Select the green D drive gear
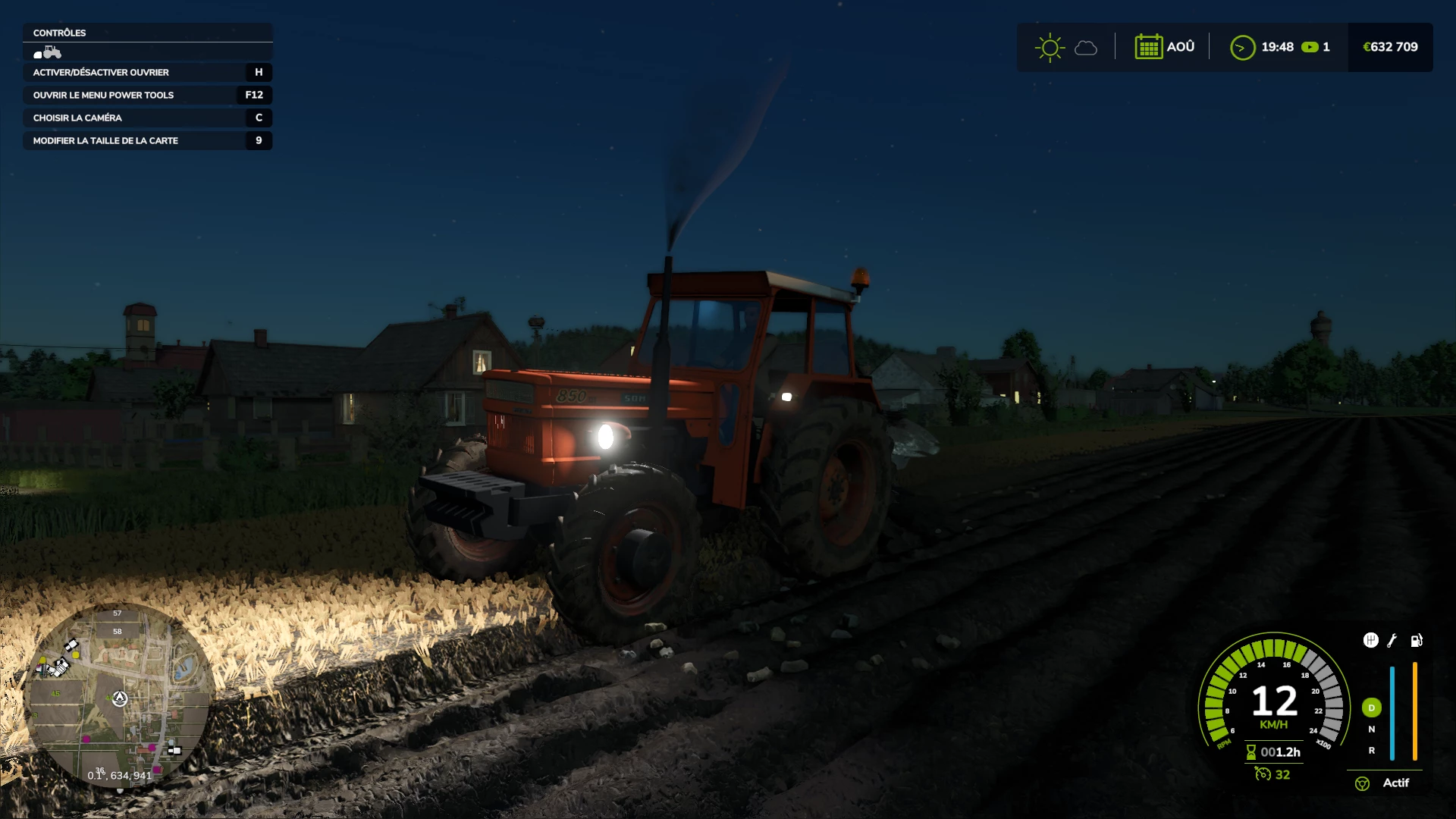 (1371, 708)
